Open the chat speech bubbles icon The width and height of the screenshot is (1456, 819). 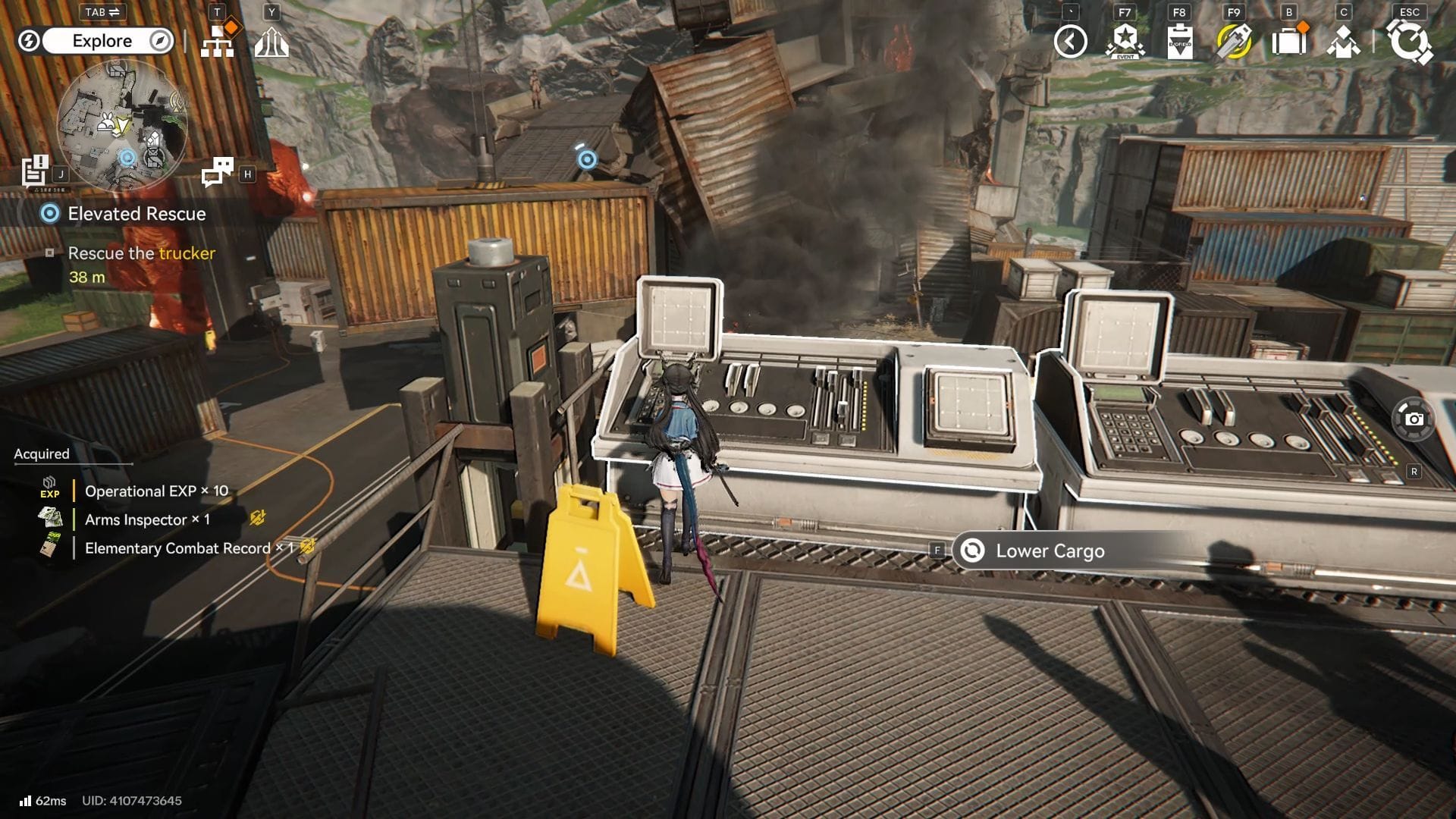[x=218, y=171]
